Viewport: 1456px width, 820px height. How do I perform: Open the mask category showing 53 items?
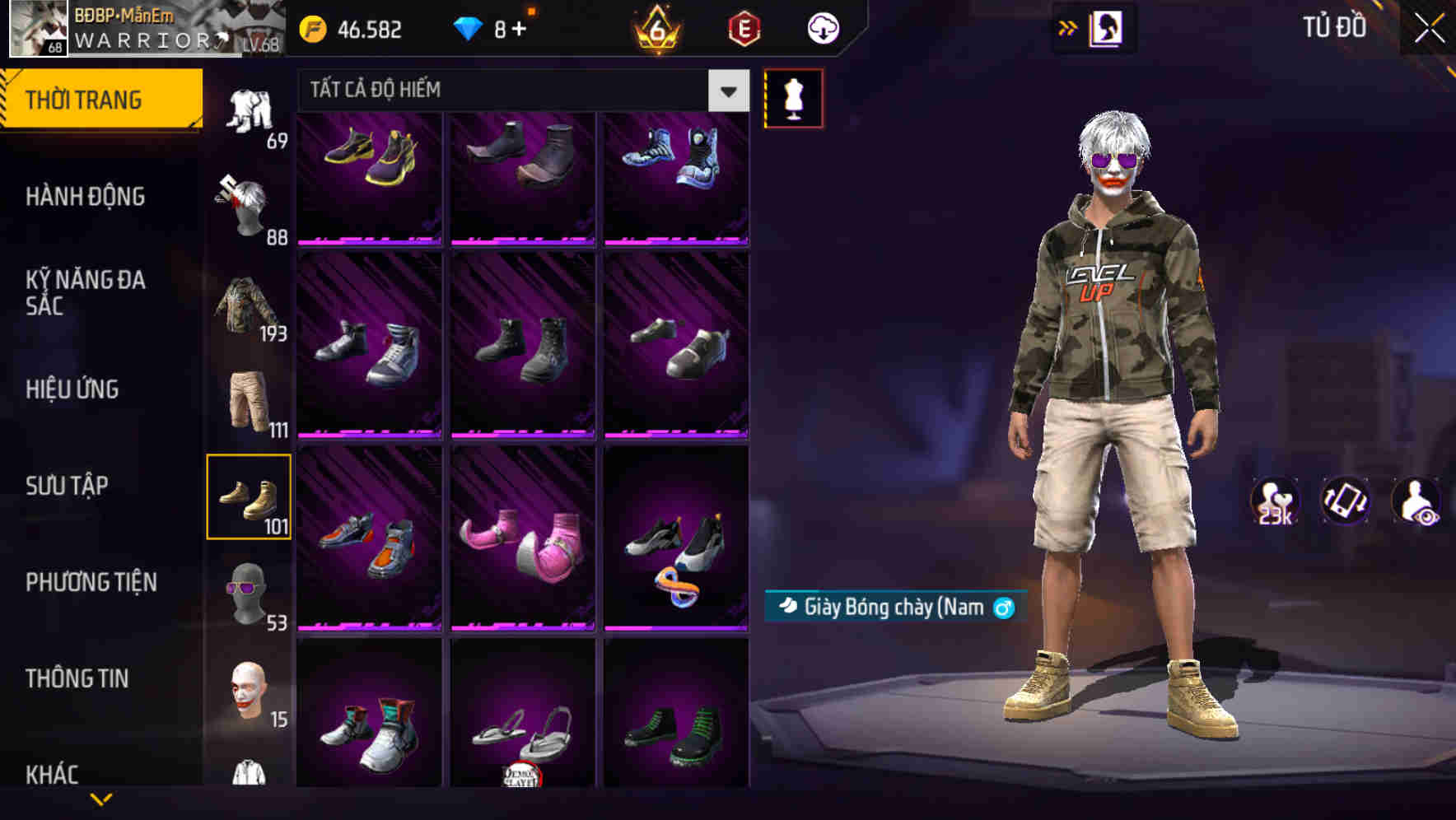(x=250, y=593)
